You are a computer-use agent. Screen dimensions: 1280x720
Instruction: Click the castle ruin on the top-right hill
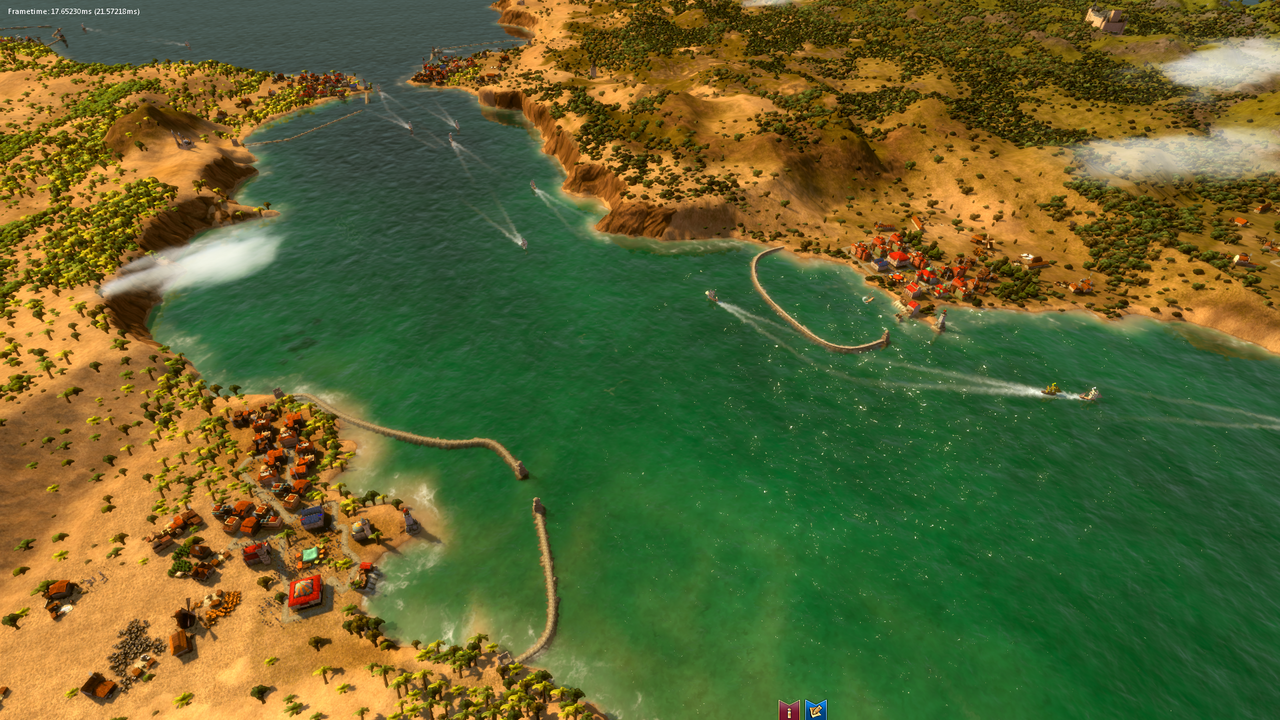[1105, 20]
